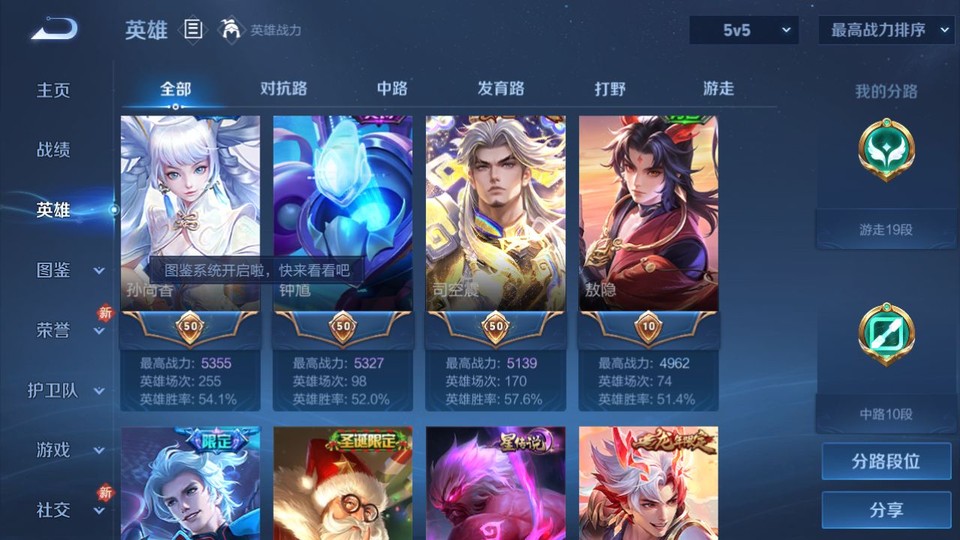Go back using the top-left arrow
The image size is (960, 540).
click(x=54, y=30)
